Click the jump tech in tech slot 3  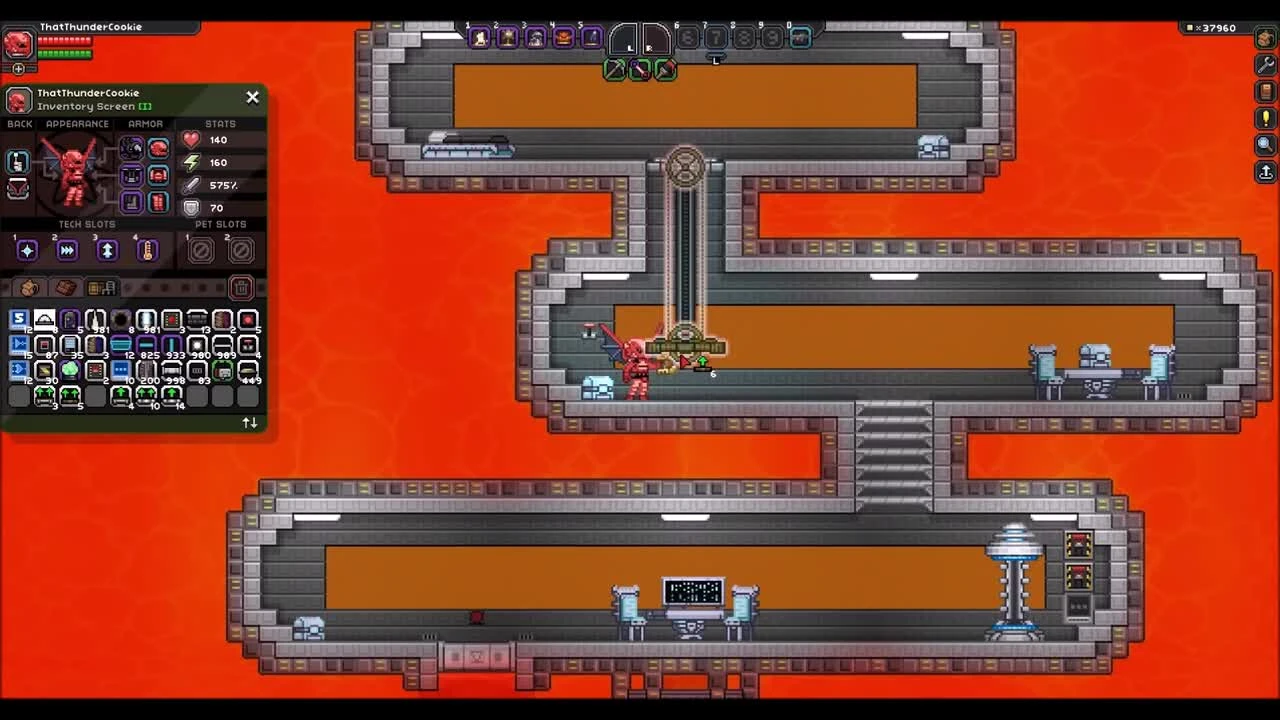106,250
